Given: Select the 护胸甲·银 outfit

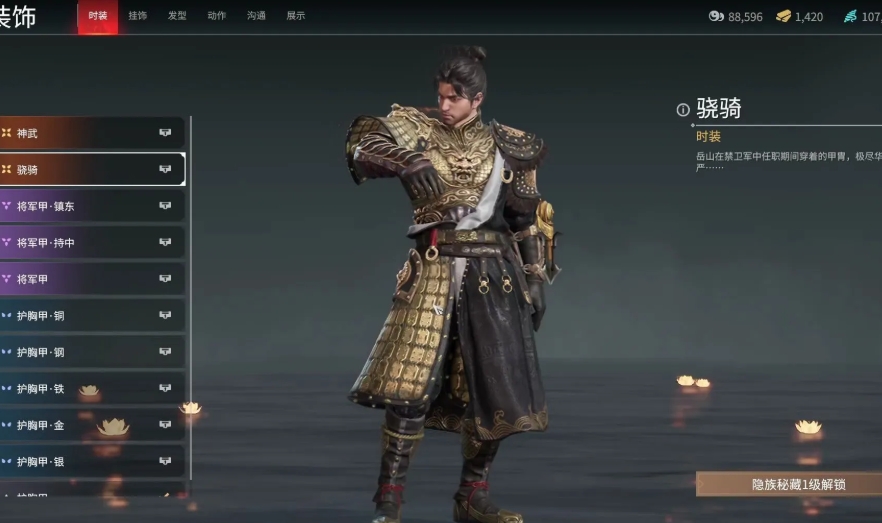Looking at the screenshot, I should (90, 462).
